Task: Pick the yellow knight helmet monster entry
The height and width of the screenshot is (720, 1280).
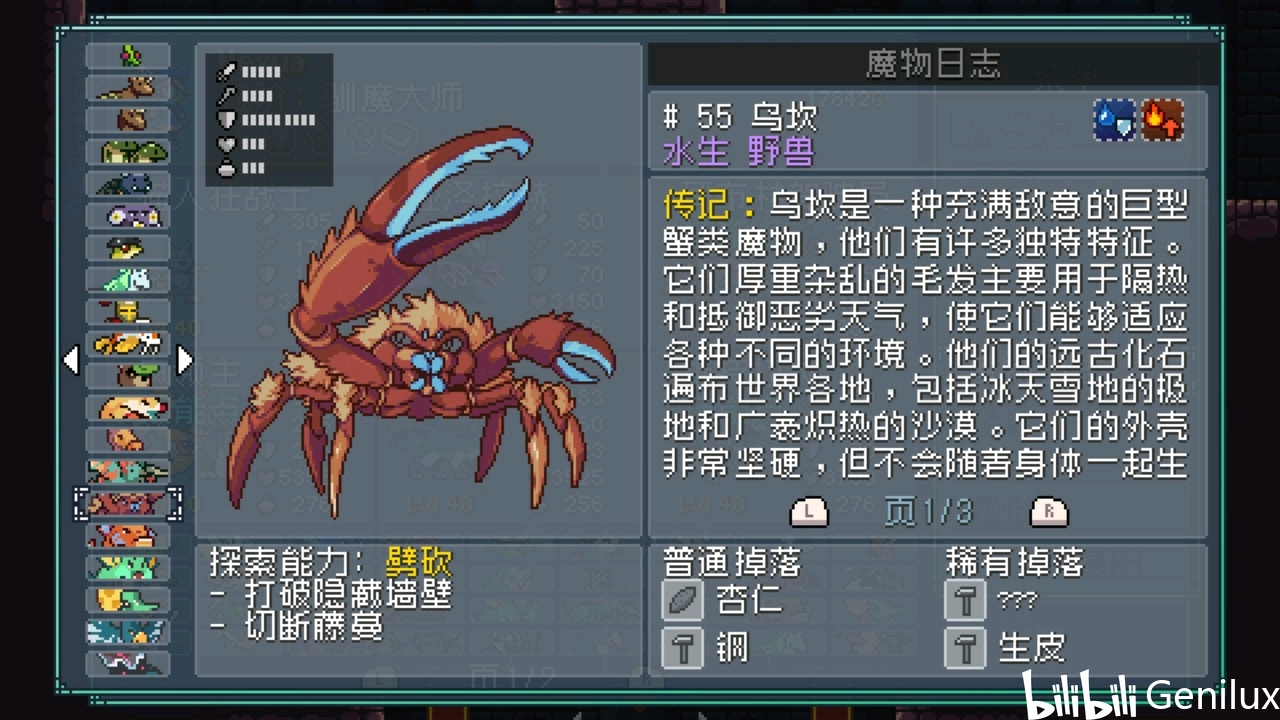Action: [128, 312]
